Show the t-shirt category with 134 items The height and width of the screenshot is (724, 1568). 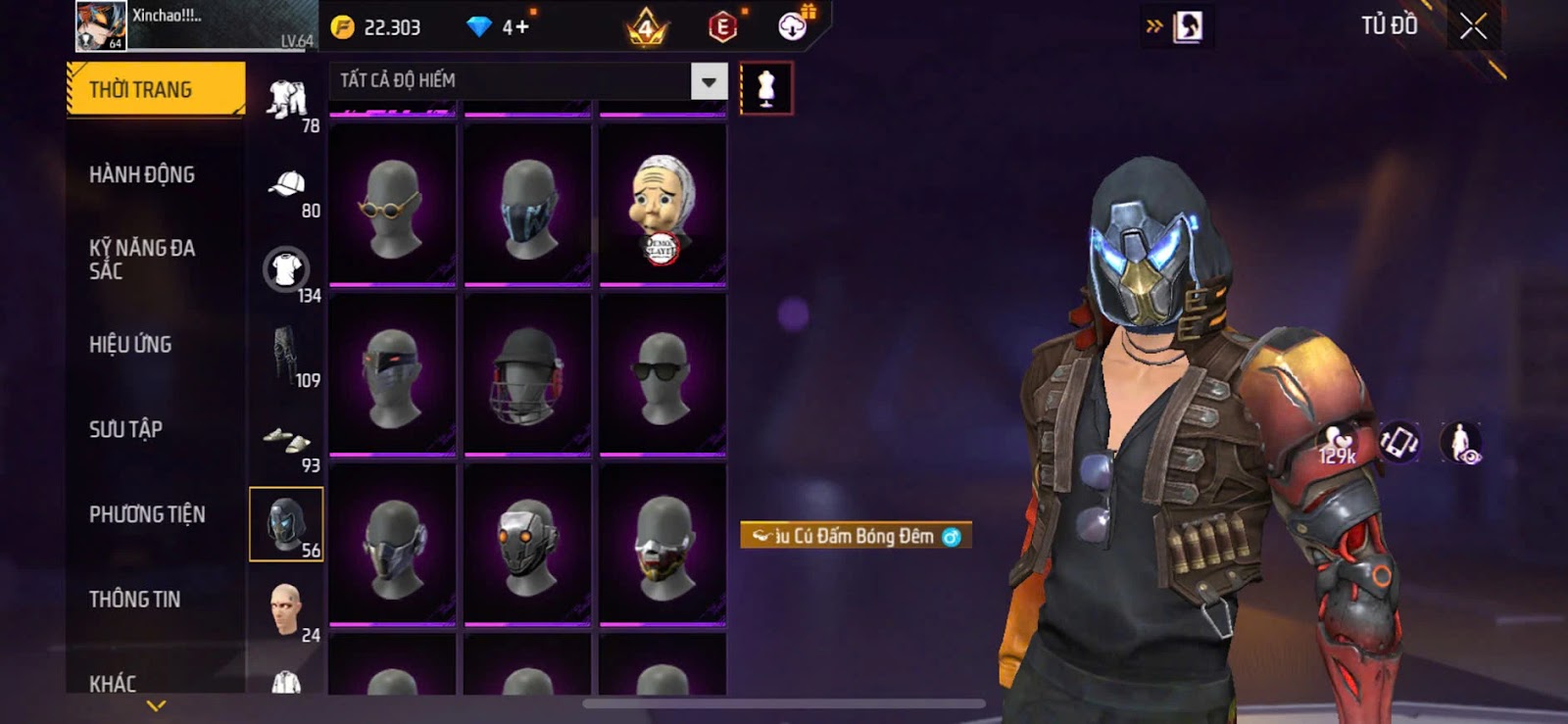tap(288, 272)
